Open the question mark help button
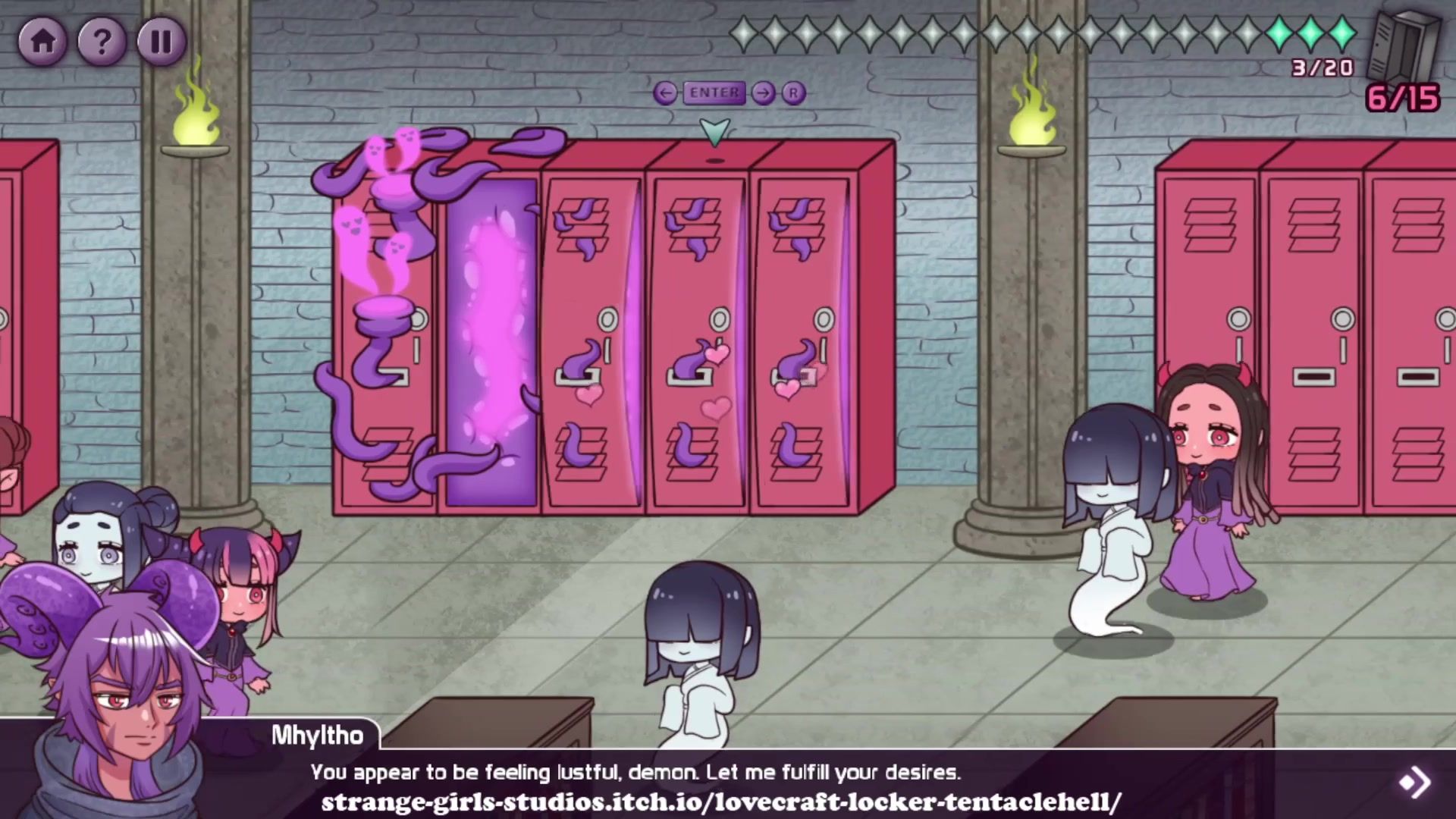Image resolution: width=1456 pixels, height=819 pixels. (102, 41)
